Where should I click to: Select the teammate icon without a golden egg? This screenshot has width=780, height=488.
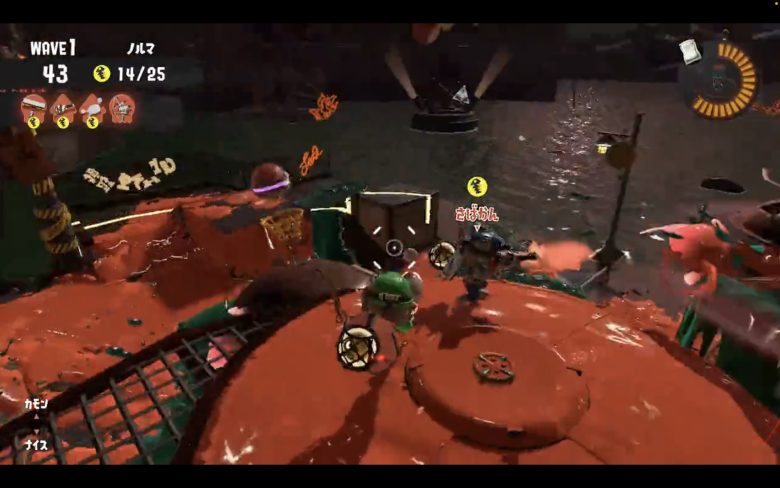click(122, 105)
